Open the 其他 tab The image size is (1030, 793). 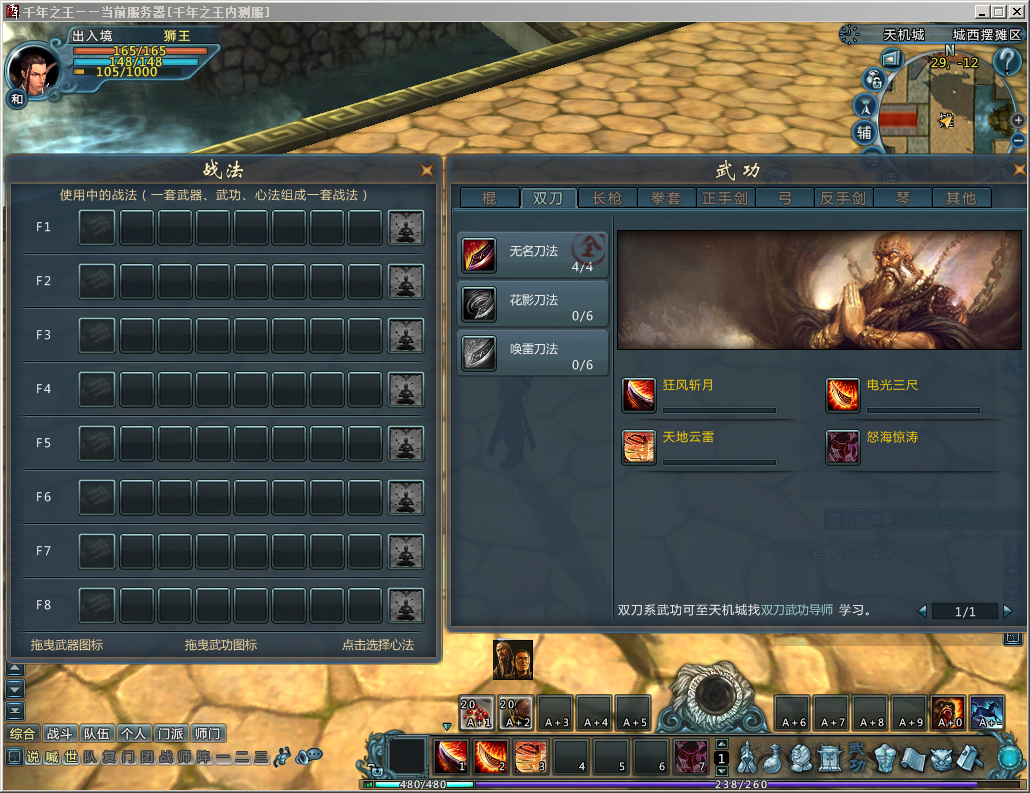(961, 198)
